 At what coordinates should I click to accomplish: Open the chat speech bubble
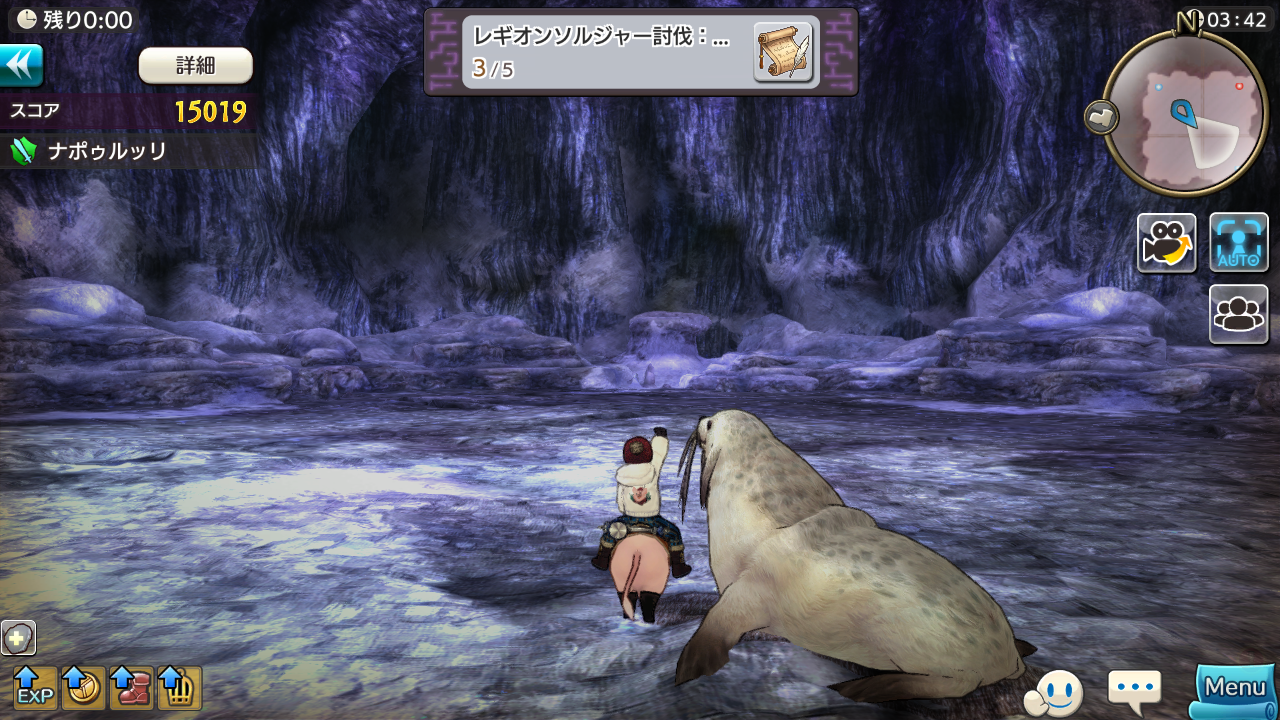pos(1134,688)
